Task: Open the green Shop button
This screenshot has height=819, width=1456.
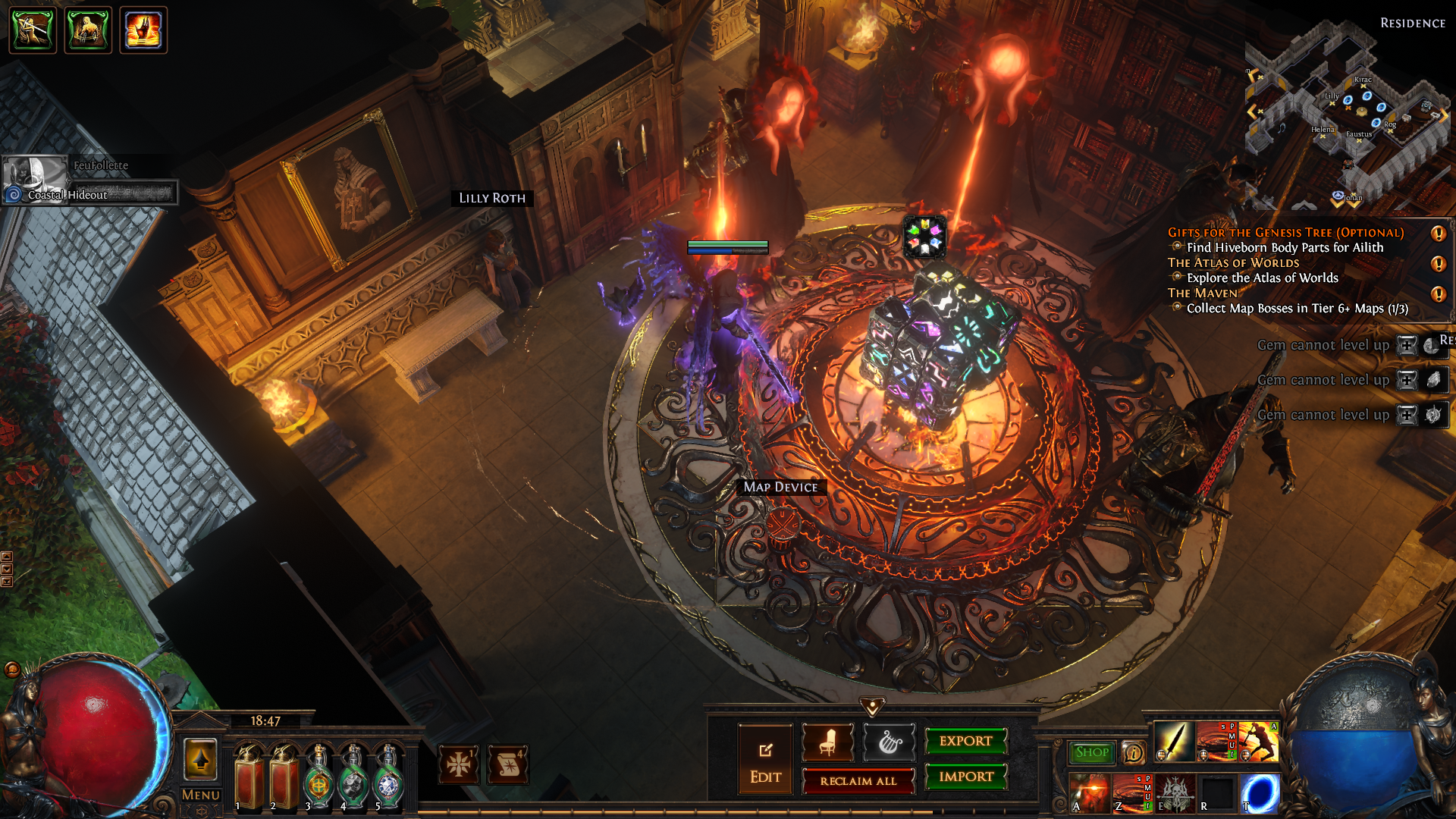Action: click(1091, 752)
